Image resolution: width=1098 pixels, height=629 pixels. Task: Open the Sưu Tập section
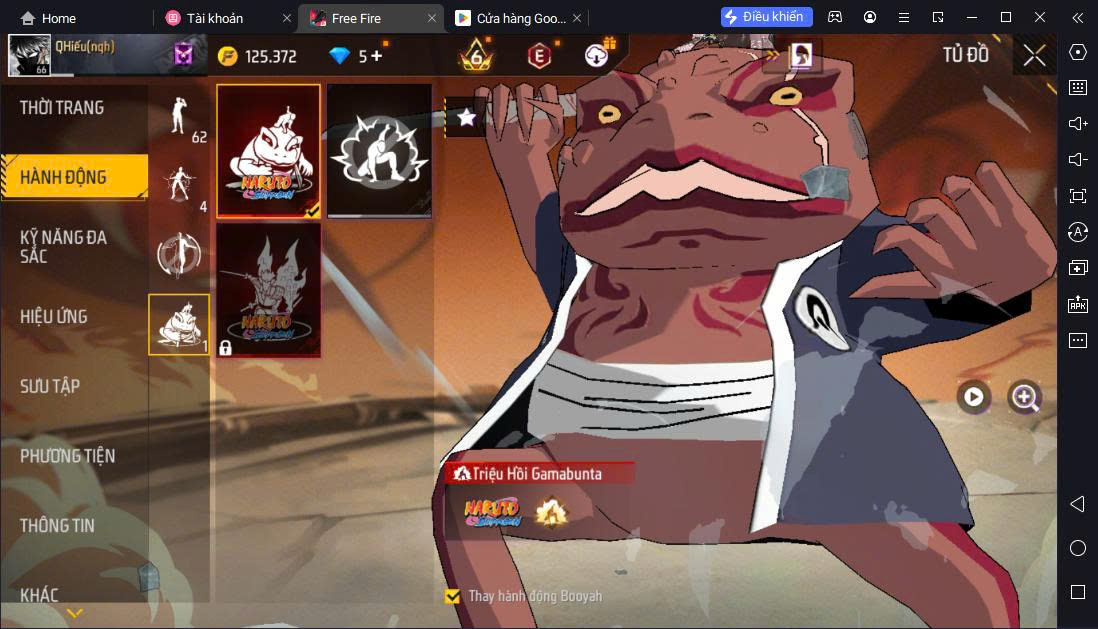pos(50,386)
